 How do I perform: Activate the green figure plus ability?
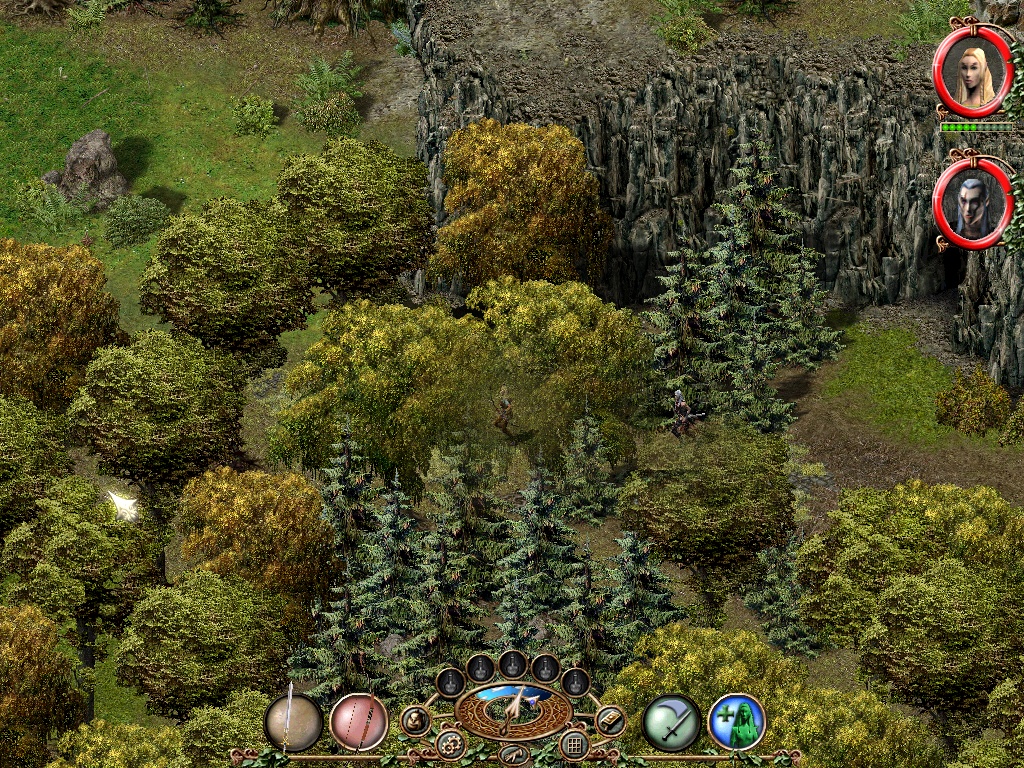point(737,722)
